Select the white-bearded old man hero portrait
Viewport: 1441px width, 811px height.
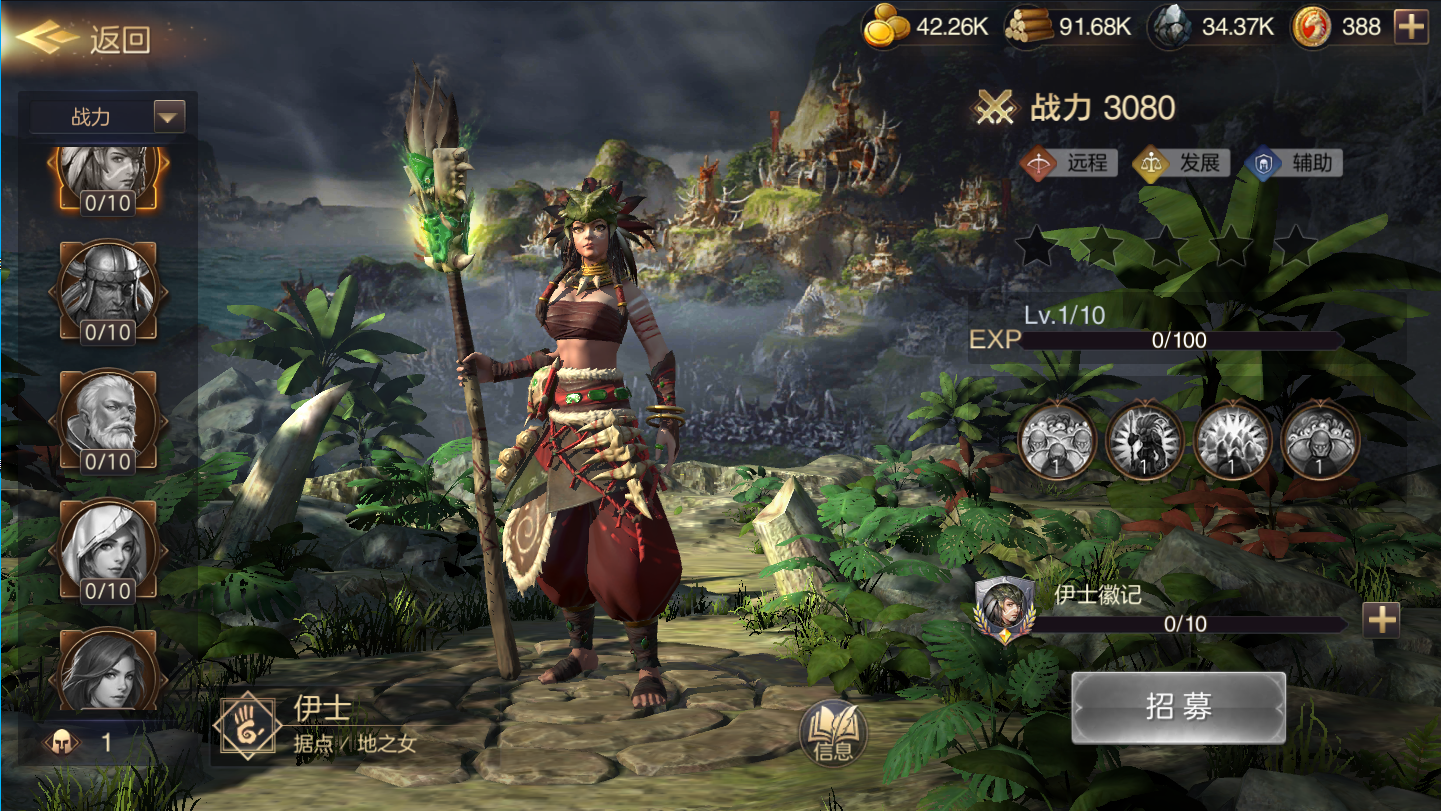click(x=108, y=417)
